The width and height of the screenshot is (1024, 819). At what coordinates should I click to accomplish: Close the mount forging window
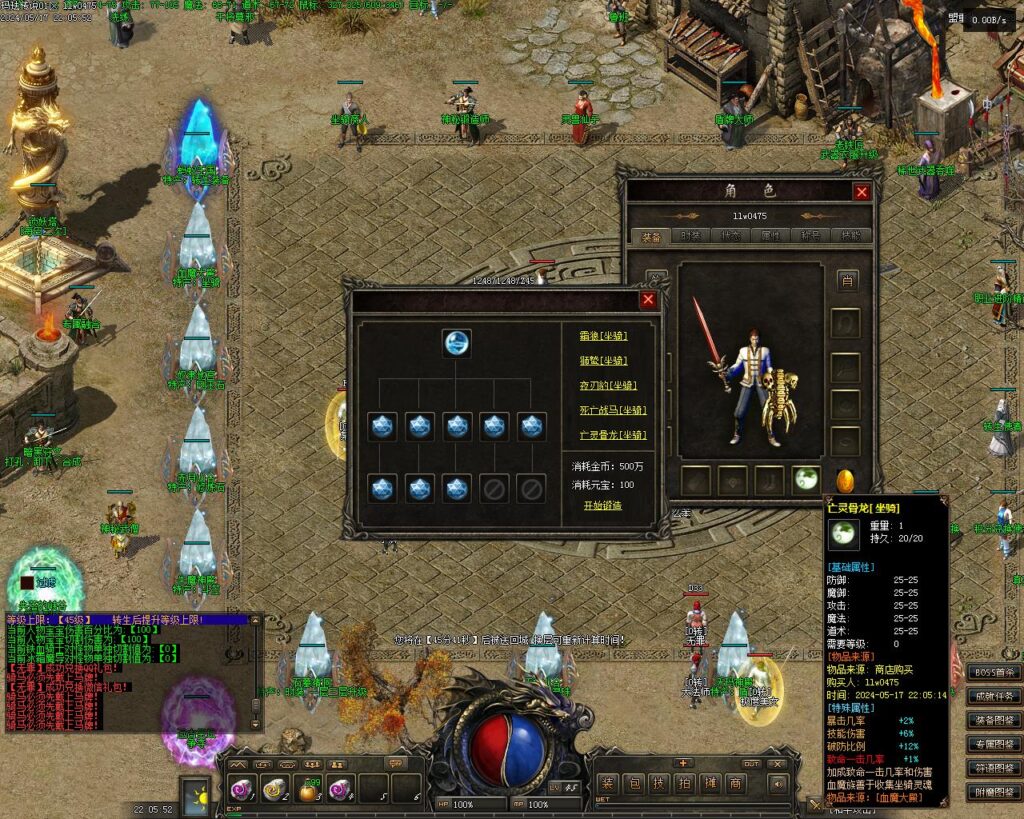tap(648, 299)
